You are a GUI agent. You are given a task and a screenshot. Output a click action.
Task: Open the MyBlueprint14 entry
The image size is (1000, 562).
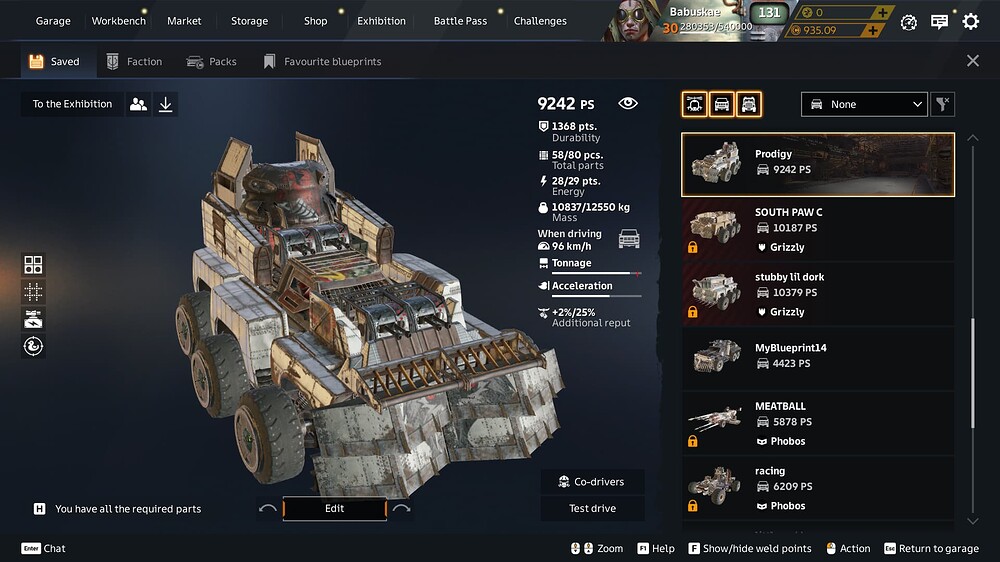point(818,358)
